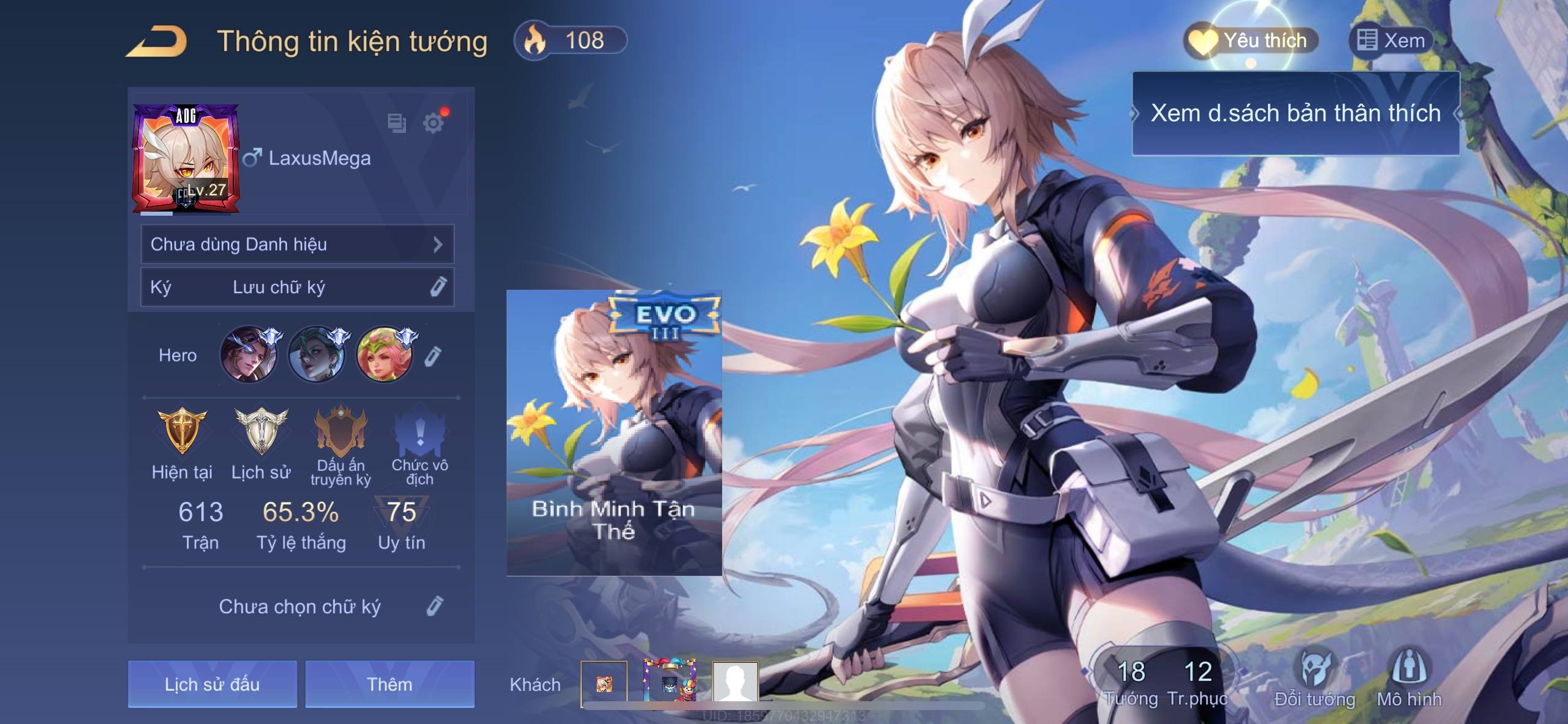Open the flame popularity counter showing 108
The image size is (1568, 724).
click(x=570, y=41)
